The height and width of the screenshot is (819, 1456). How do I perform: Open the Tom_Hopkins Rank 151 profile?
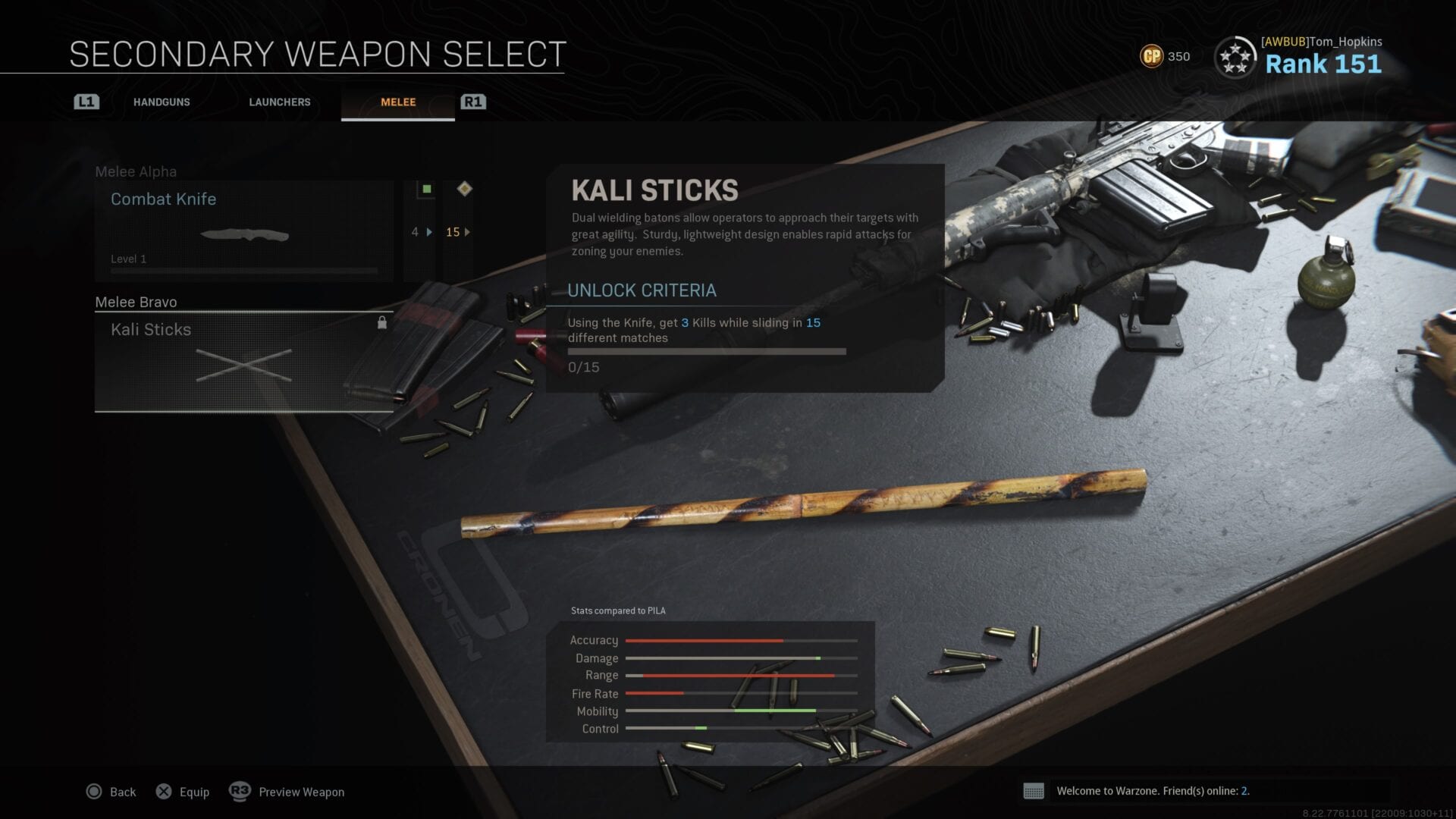[x=1299, y=56]
